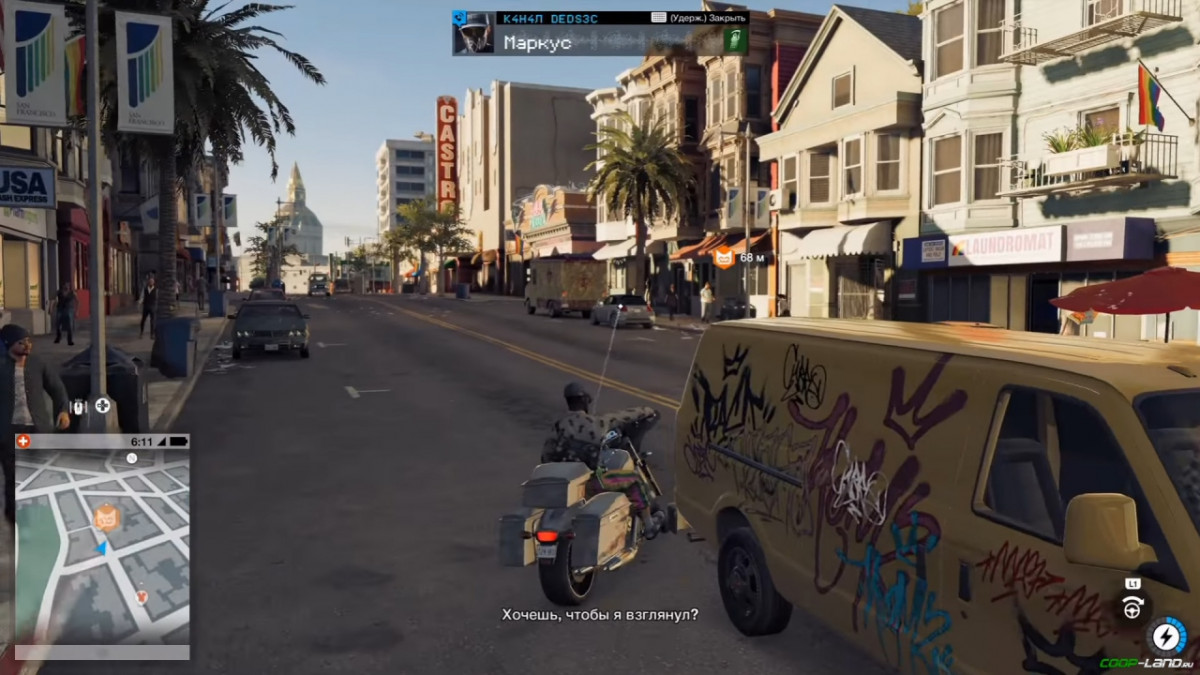Select the orange objective marker showing 68 m
The width and height of the screenshot is (1200, 675).
coord(723,257)
